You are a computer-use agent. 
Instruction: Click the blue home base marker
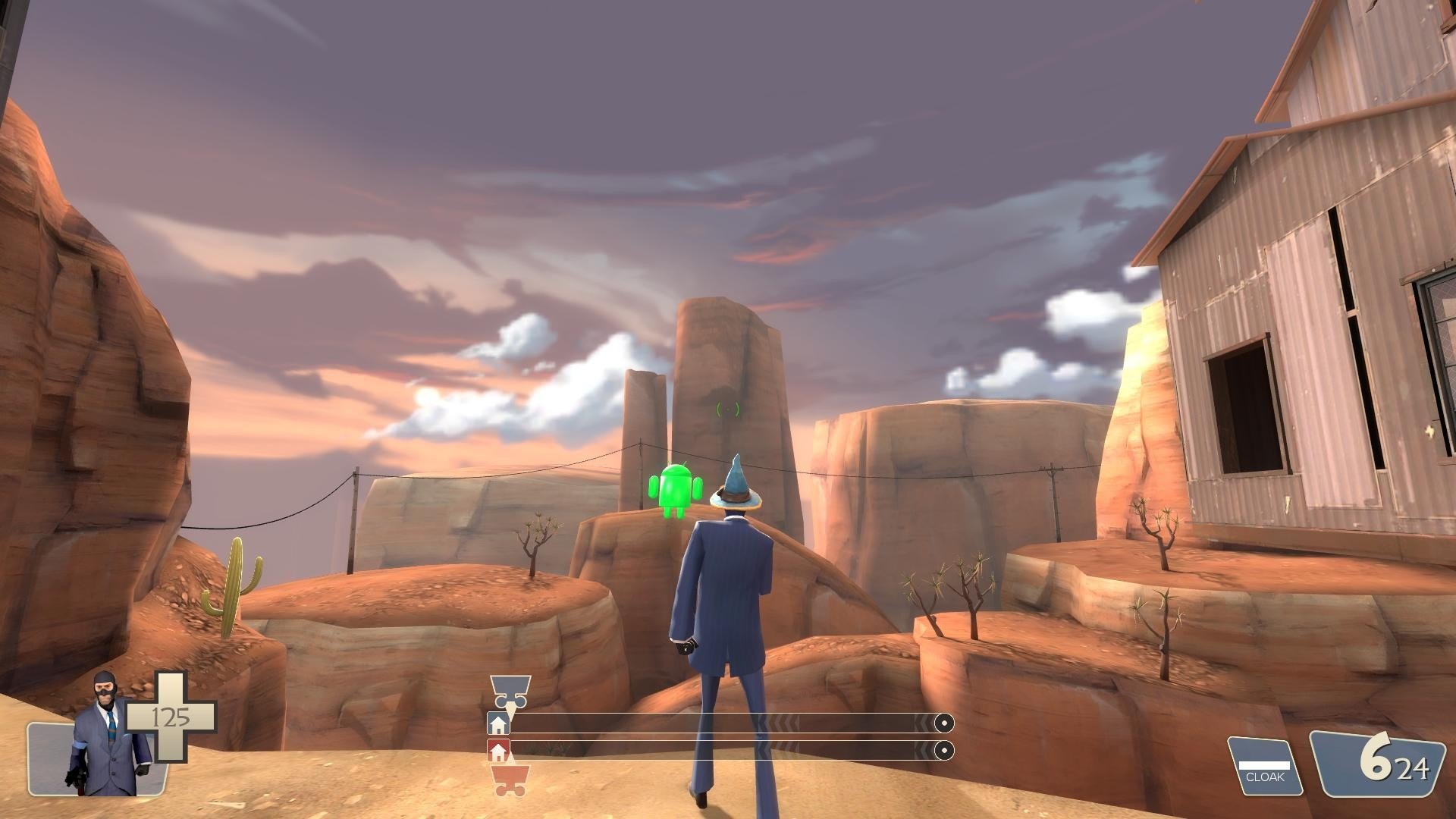tap(498, 724)
